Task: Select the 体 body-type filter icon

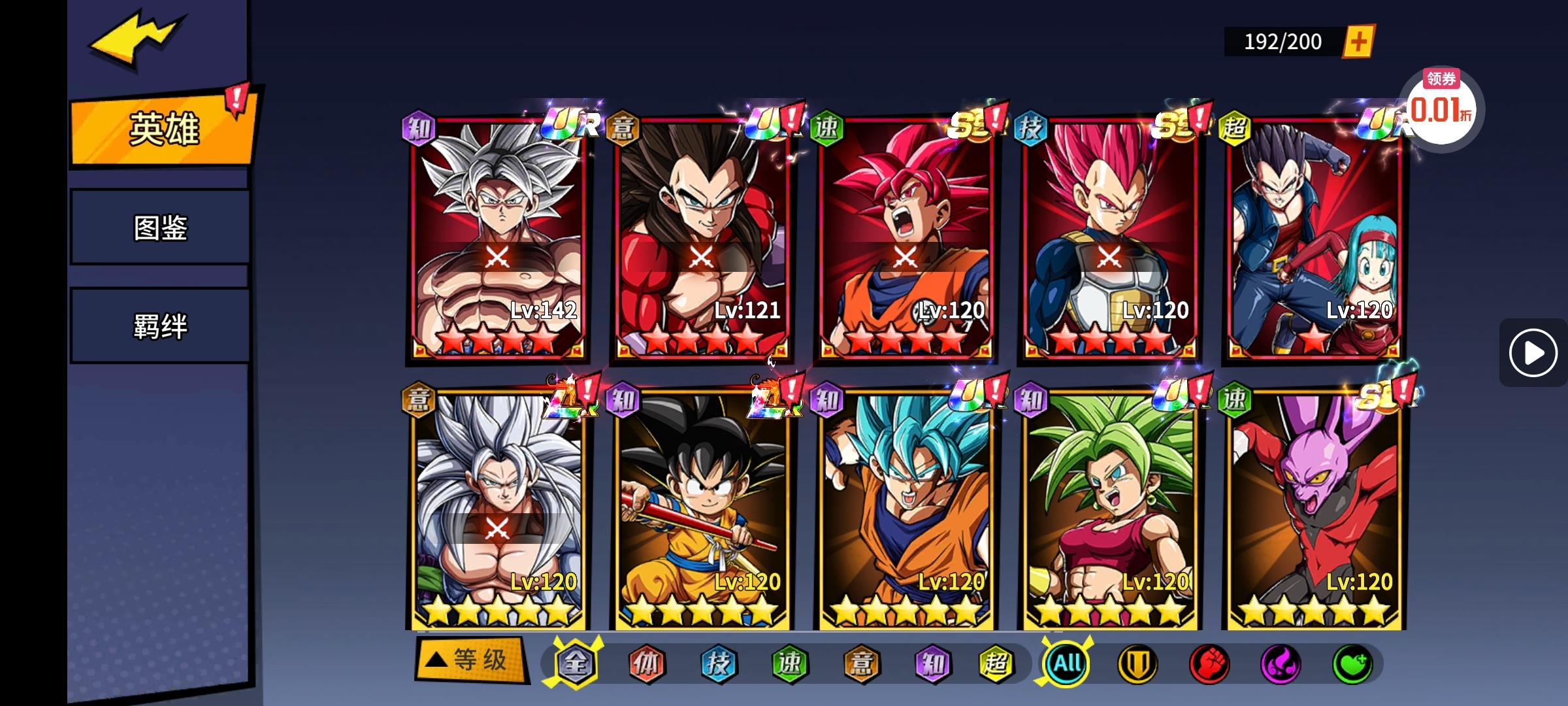Action: coord(647,664)
